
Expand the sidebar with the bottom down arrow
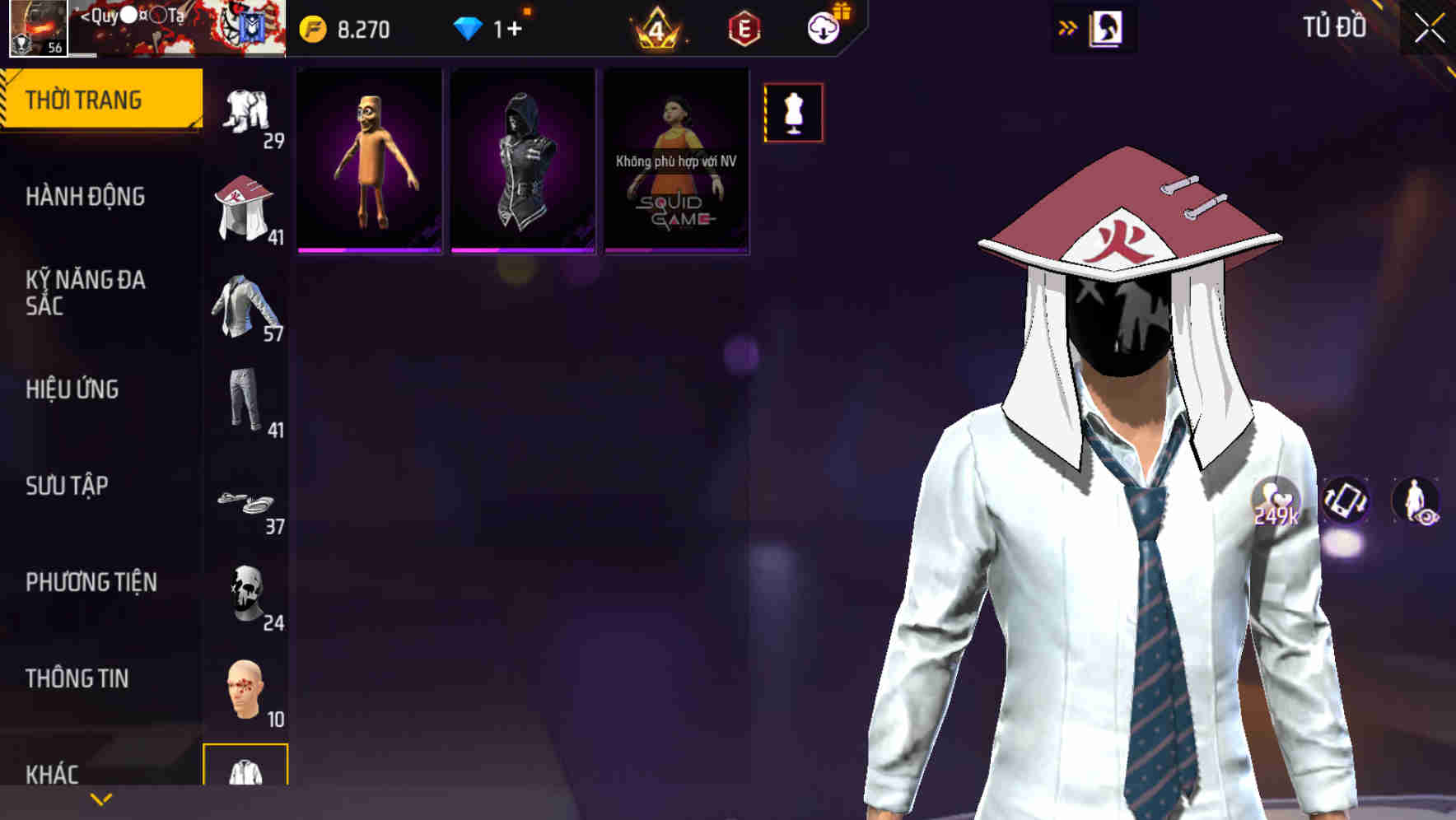tap(100, 800)
